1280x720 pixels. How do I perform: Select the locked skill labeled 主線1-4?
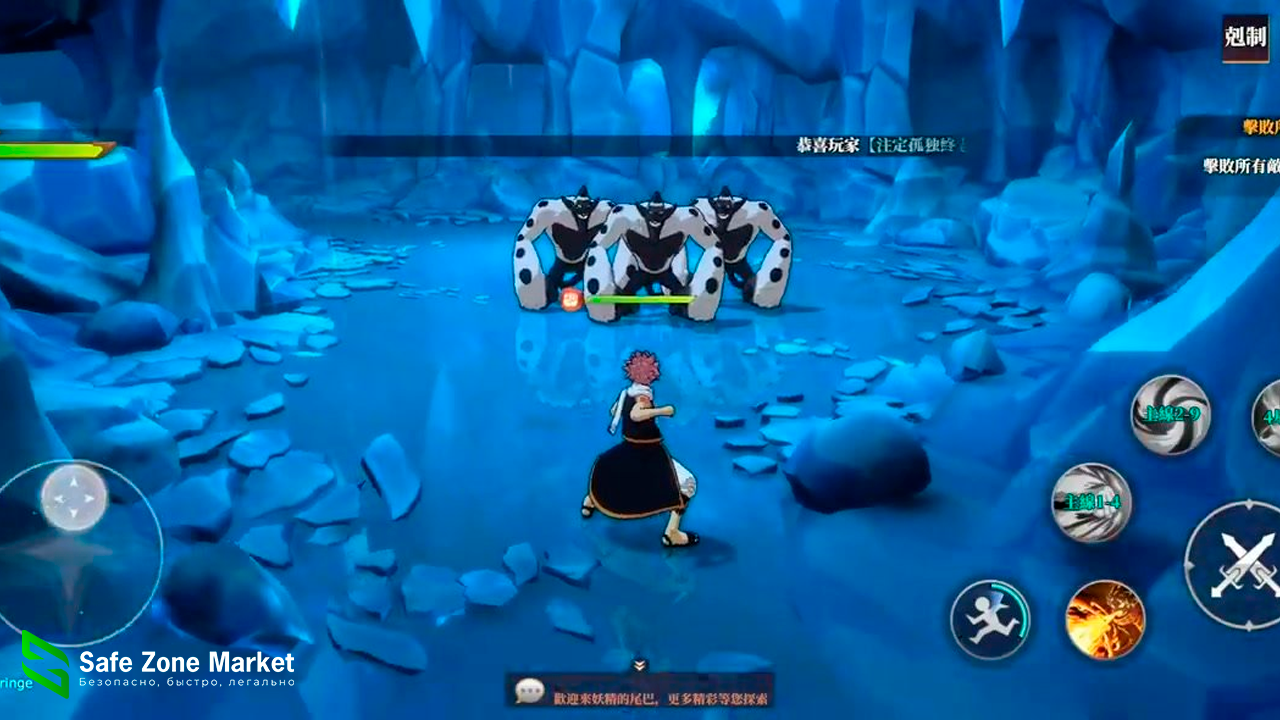click(x=1091, y=503)
